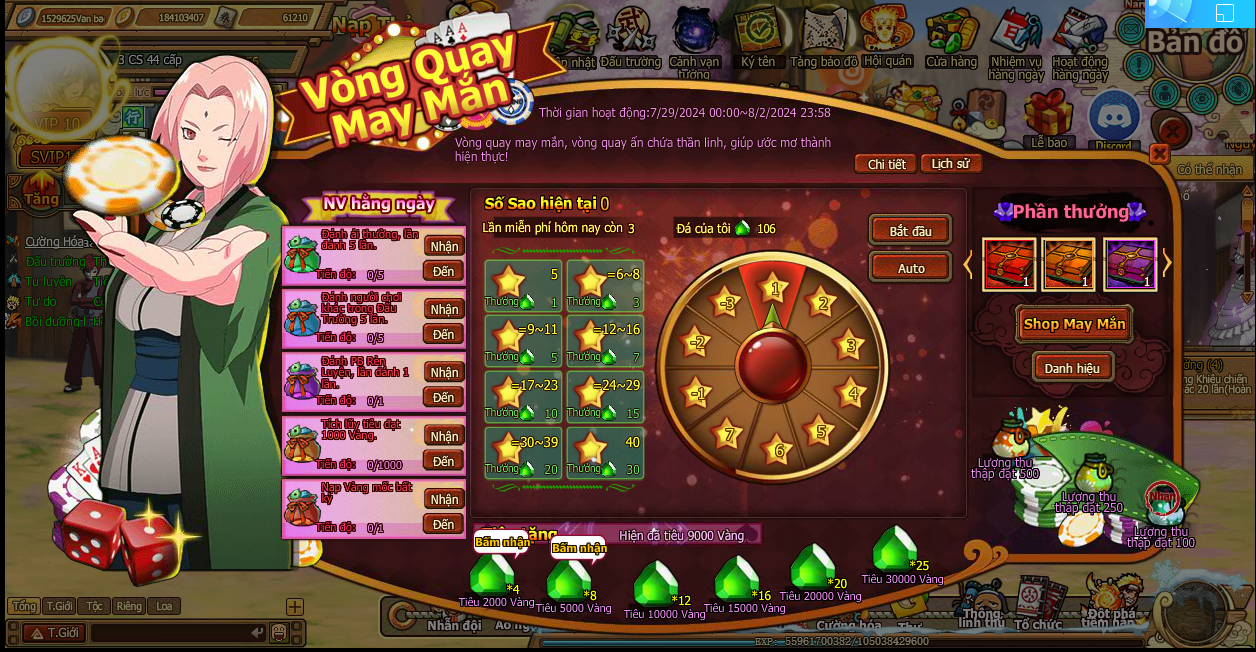Open the Cửa hàng shop icon
This screenshot has height=652, width=1256.
pyautogui.click(x=950, y=40)
